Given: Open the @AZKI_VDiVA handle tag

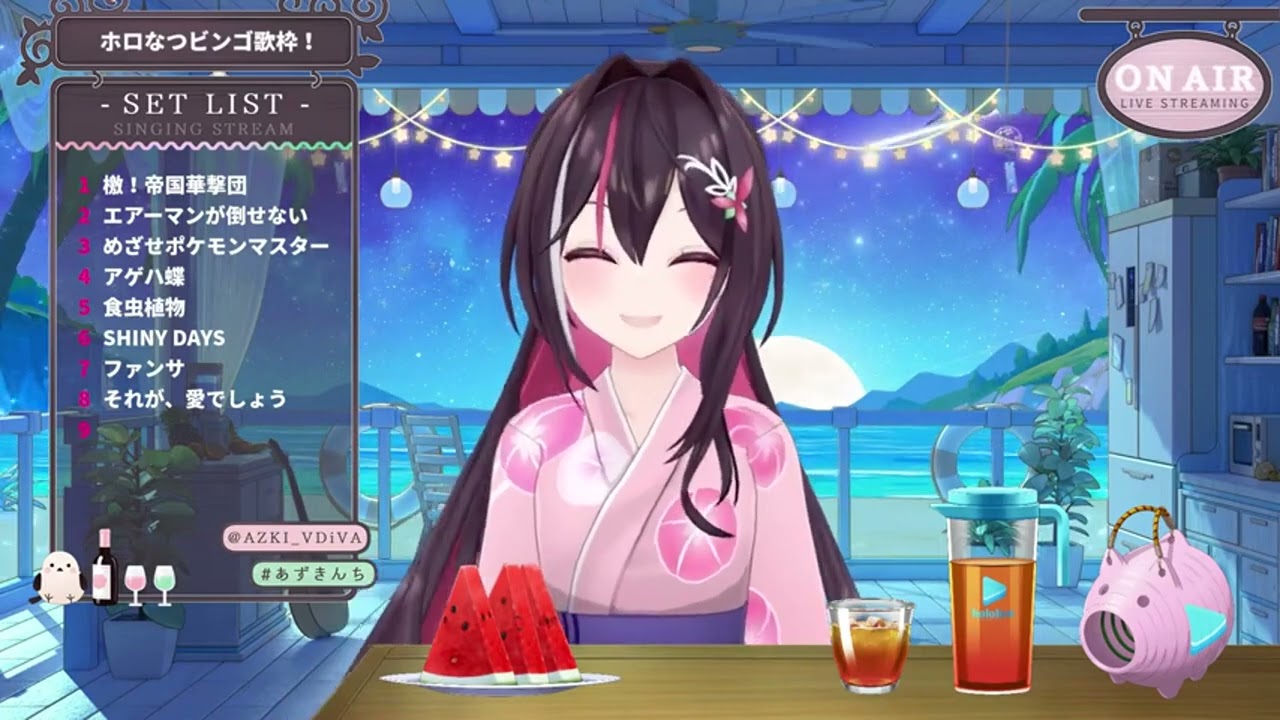Looking at the screenshot, I should click(295, 538).
